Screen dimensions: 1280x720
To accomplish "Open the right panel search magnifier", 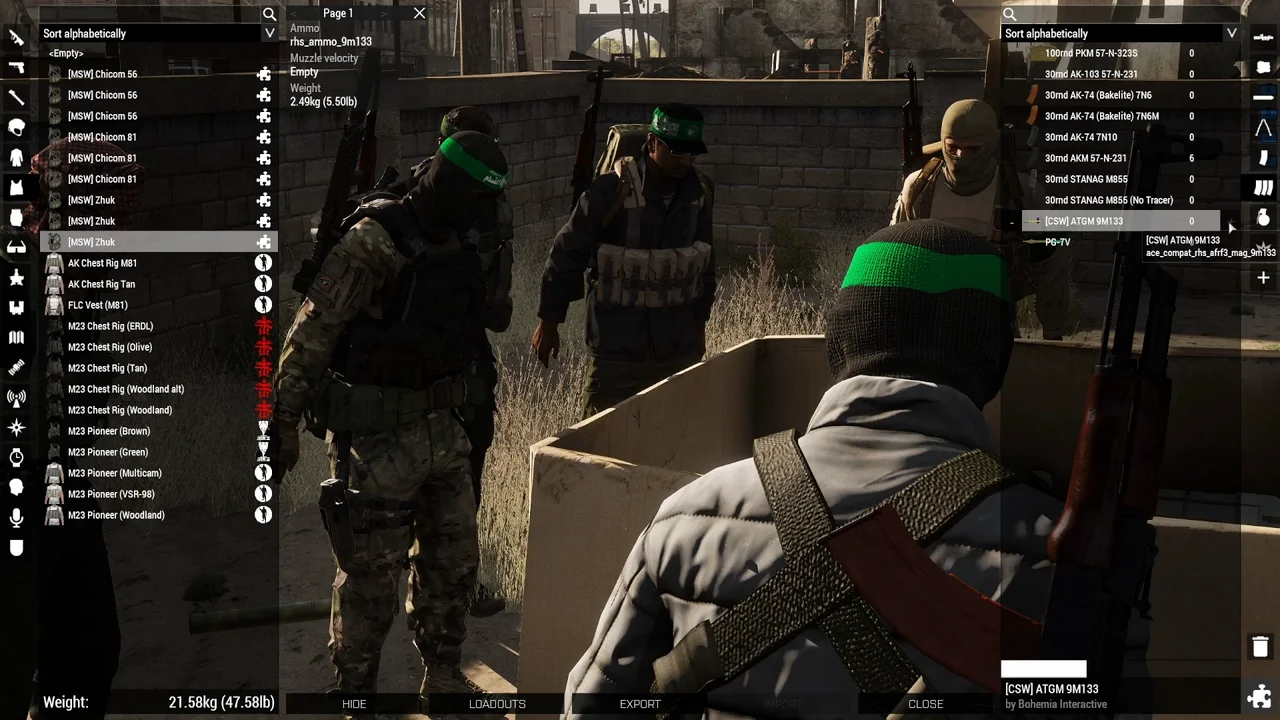I will (1010, 14).
